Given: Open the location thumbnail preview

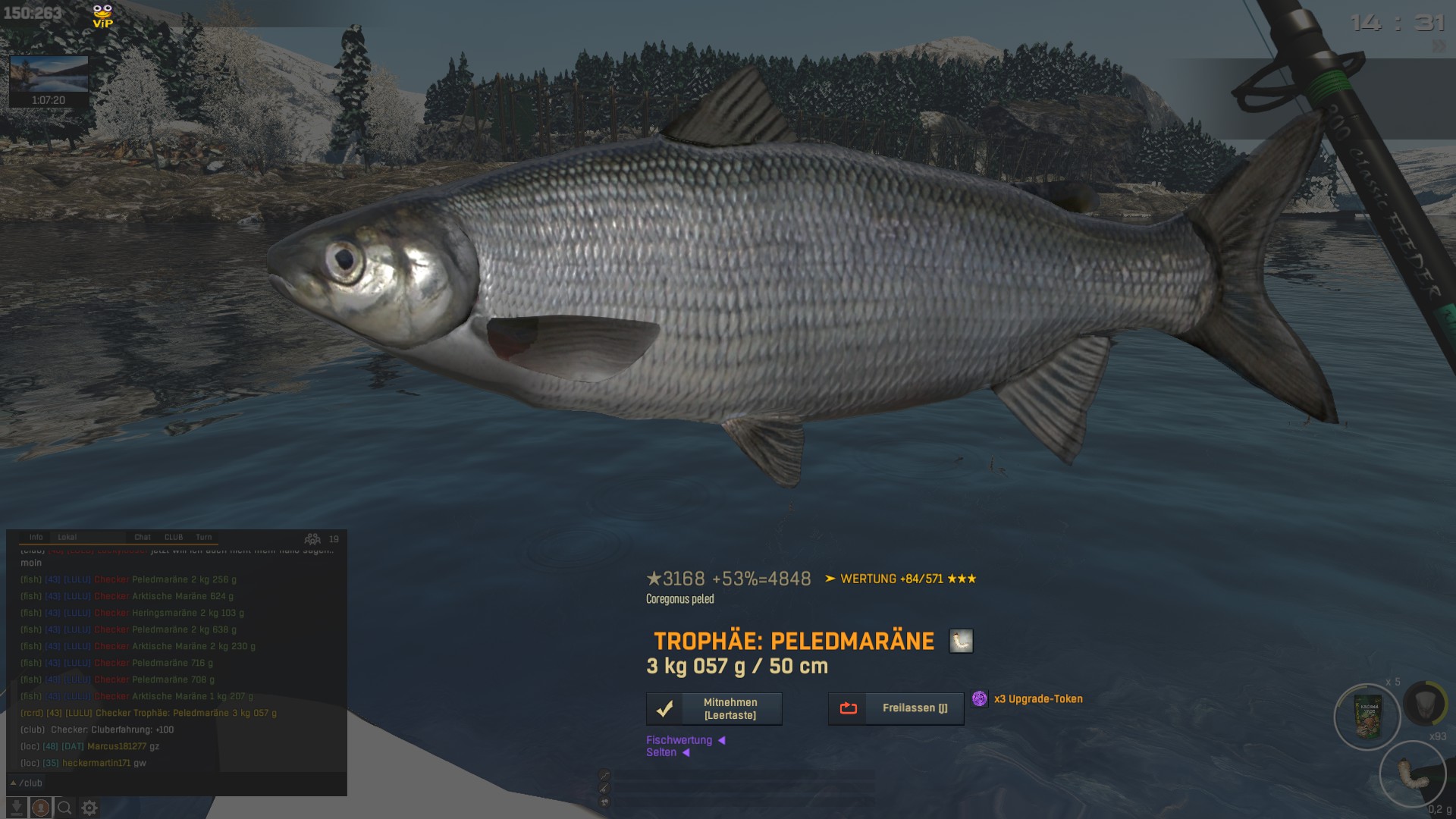Looking at the screenshot, I should point(49,80).
